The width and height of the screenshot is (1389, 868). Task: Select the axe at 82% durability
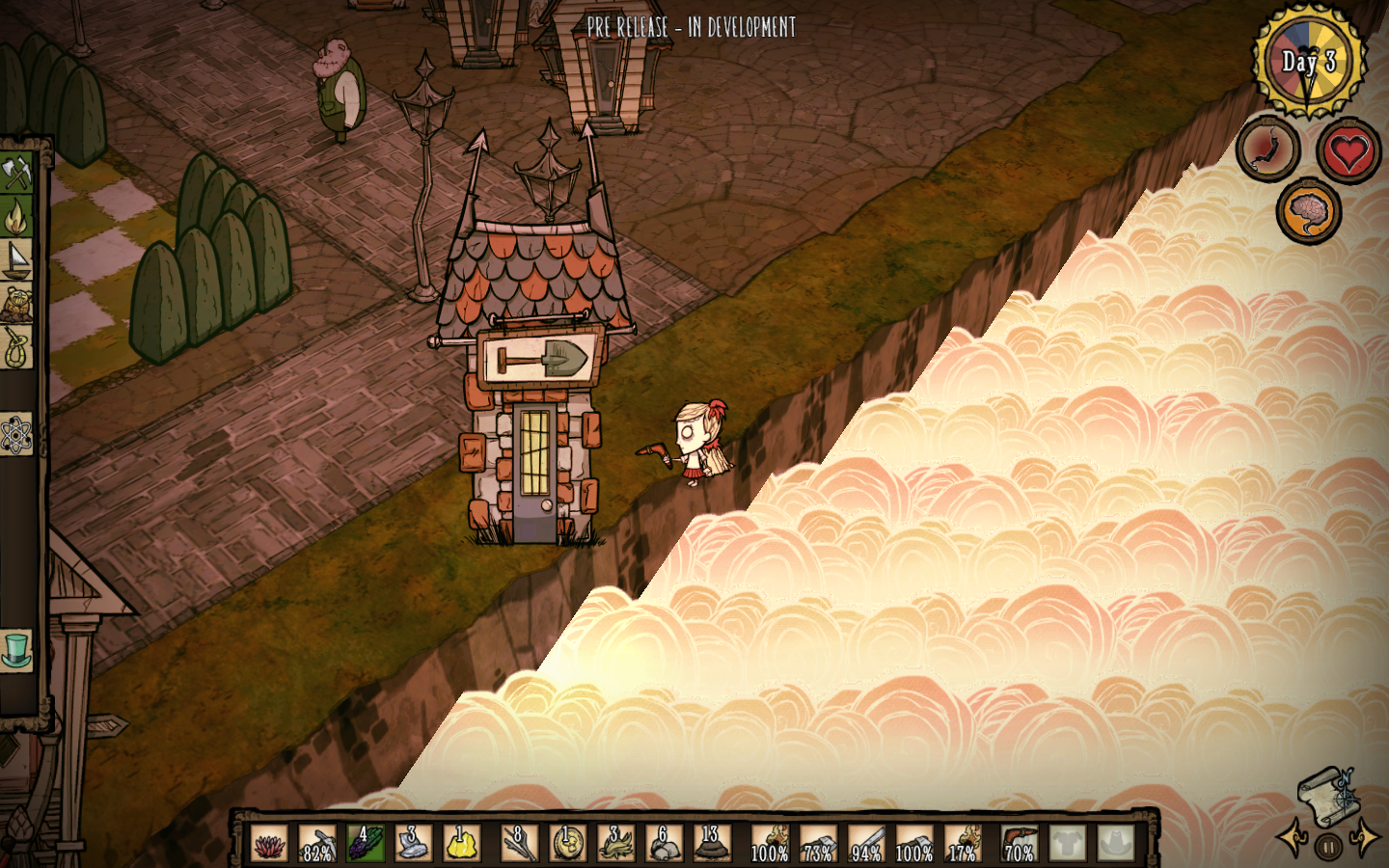pos(315,842)
